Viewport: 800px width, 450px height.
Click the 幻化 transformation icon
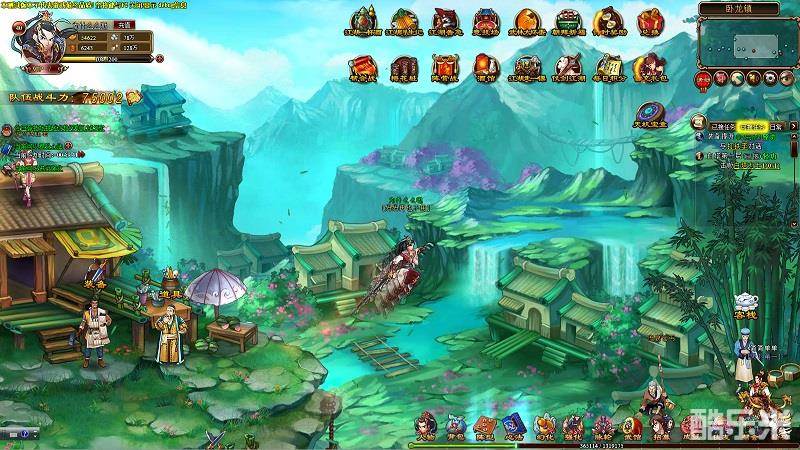click(543, 427)
